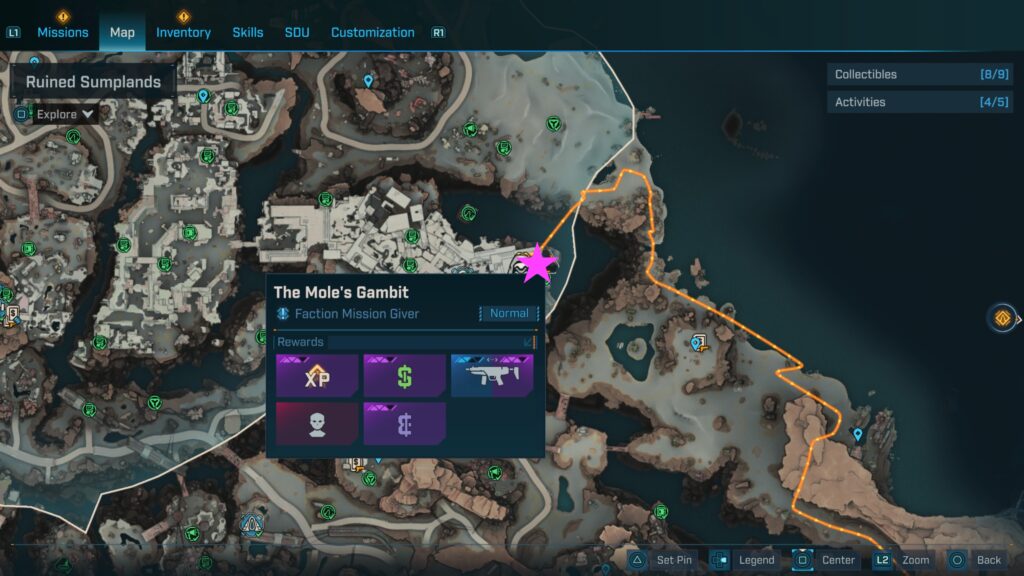This screenshot has height=576, width=1024.
Task: Choose the weapon reward tile
Action: pyautogui.click(x=492, y=375)
